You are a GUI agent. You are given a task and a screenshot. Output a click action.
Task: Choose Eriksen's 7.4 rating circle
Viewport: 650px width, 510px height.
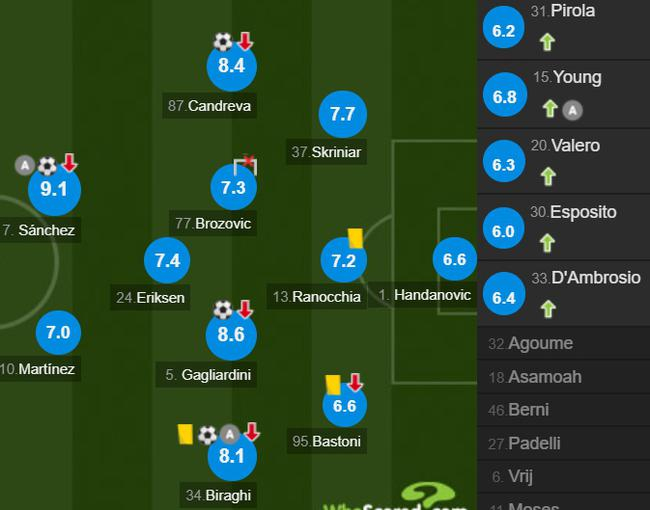pyautogui.click(x=167, y=260)
